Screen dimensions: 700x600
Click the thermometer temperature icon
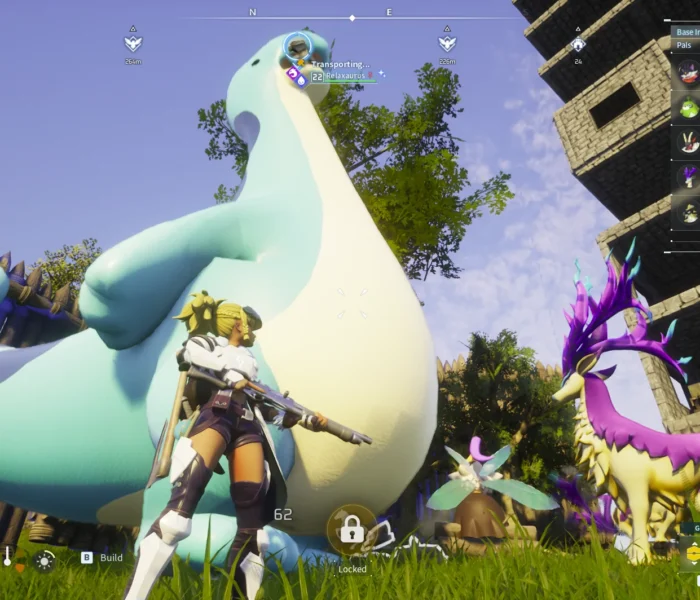[8, 557]
